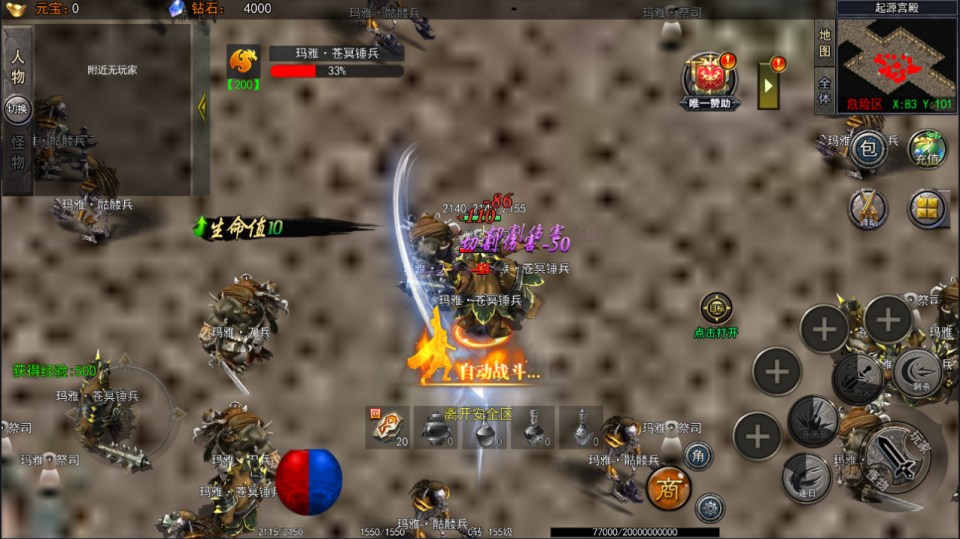Screen dimensions: 960x539
Task: Toggle the crossed-swords auto-battle icon
Action: coord(868,208)
